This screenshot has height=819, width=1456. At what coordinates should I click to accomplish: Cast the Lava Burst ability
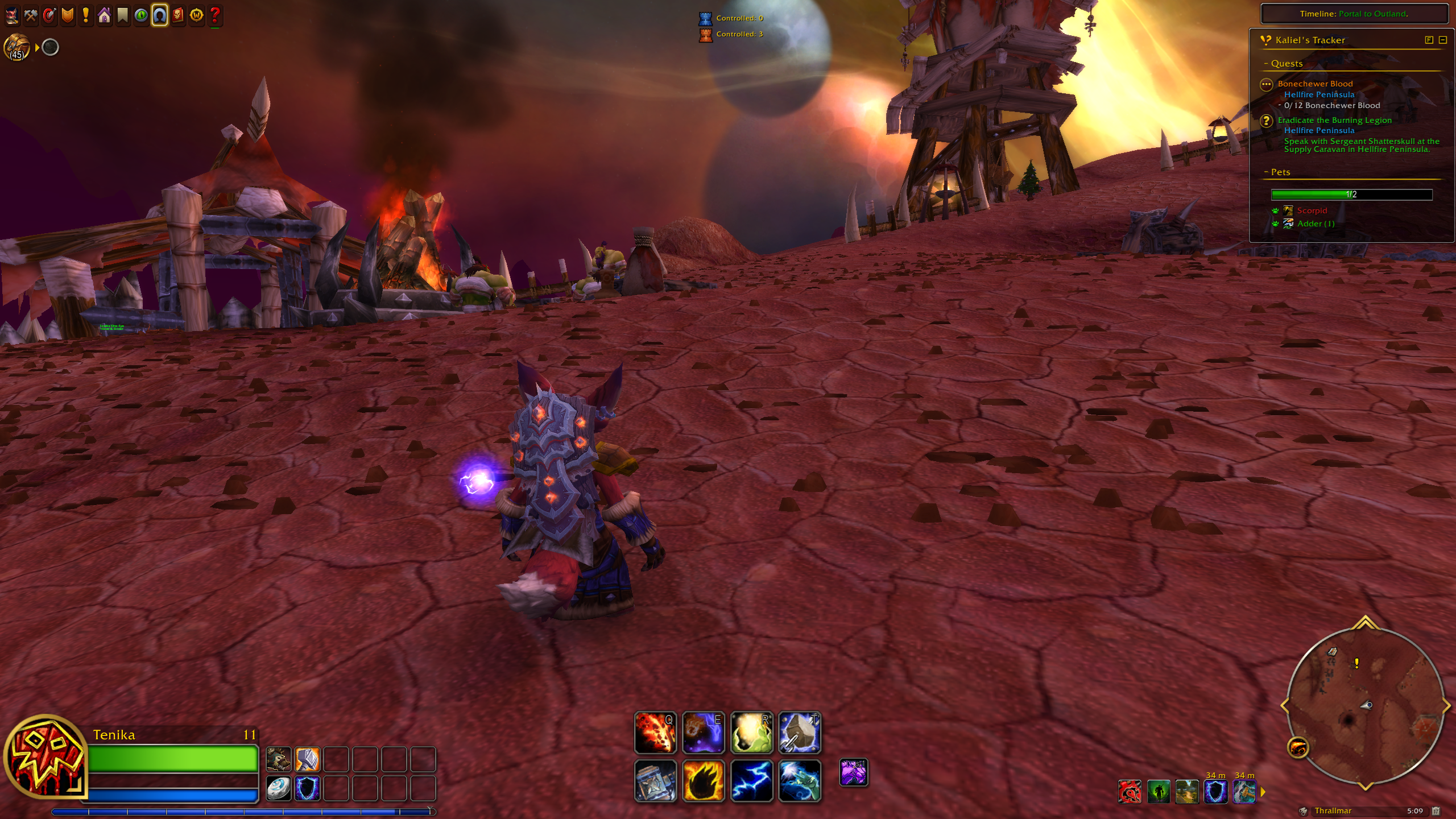pyautogui.click(x=655, y=733)
